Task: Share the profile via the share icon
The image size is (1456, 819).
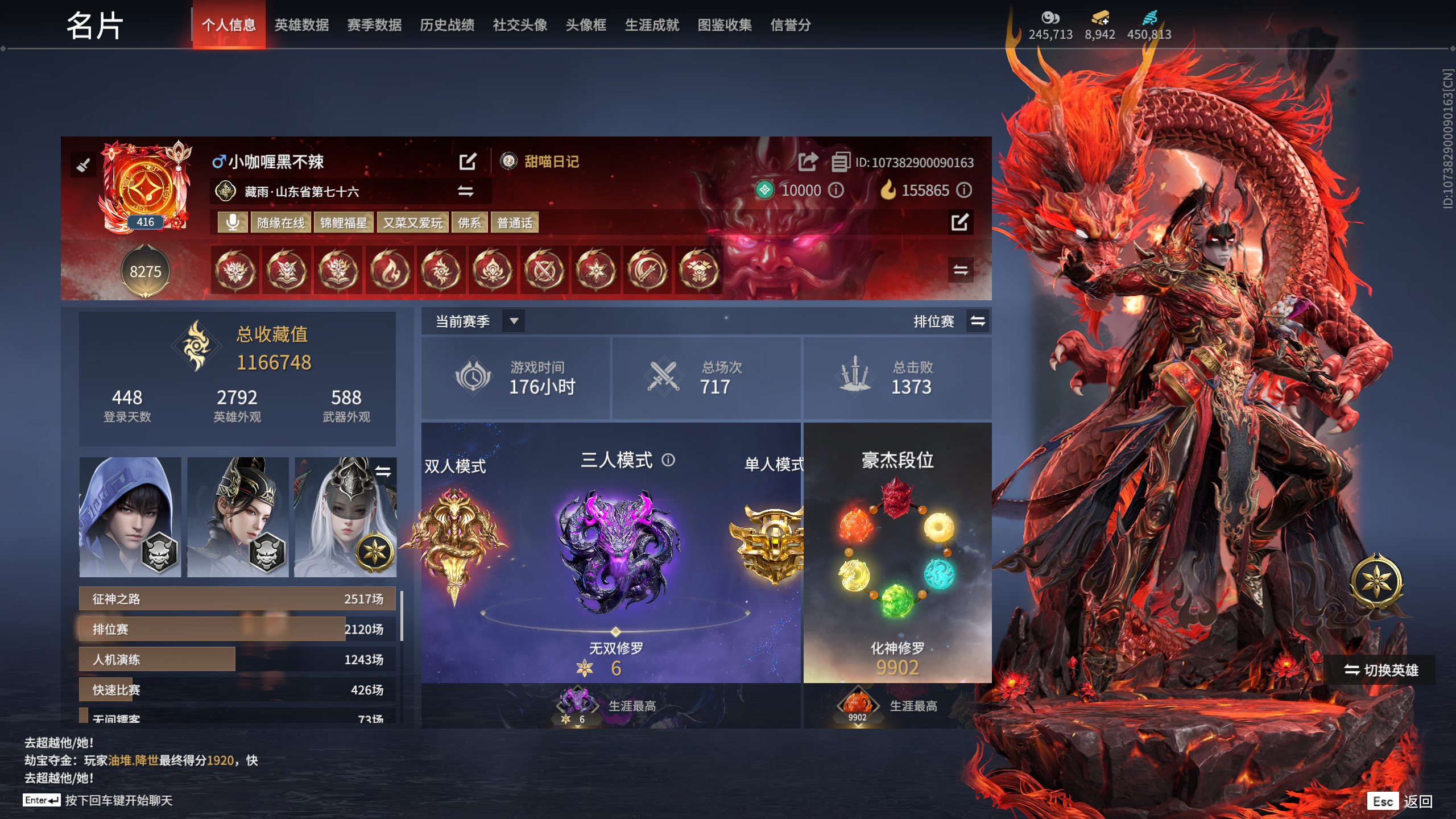Action: tap(807, 162)
